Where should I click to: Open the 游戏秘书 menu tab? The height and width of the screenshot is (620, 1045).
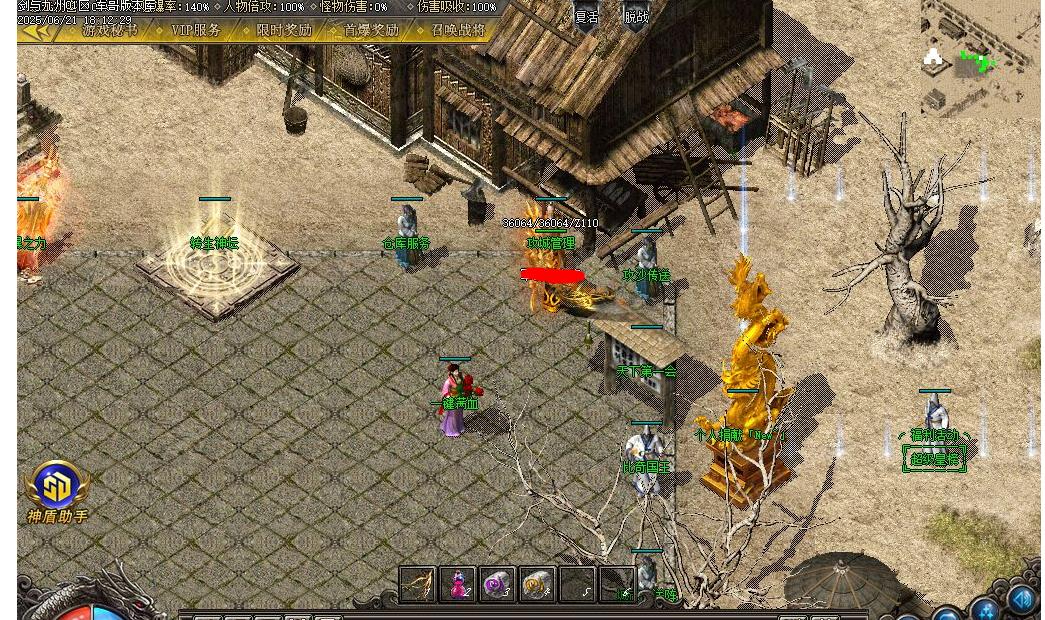click(x=110, y=31)
